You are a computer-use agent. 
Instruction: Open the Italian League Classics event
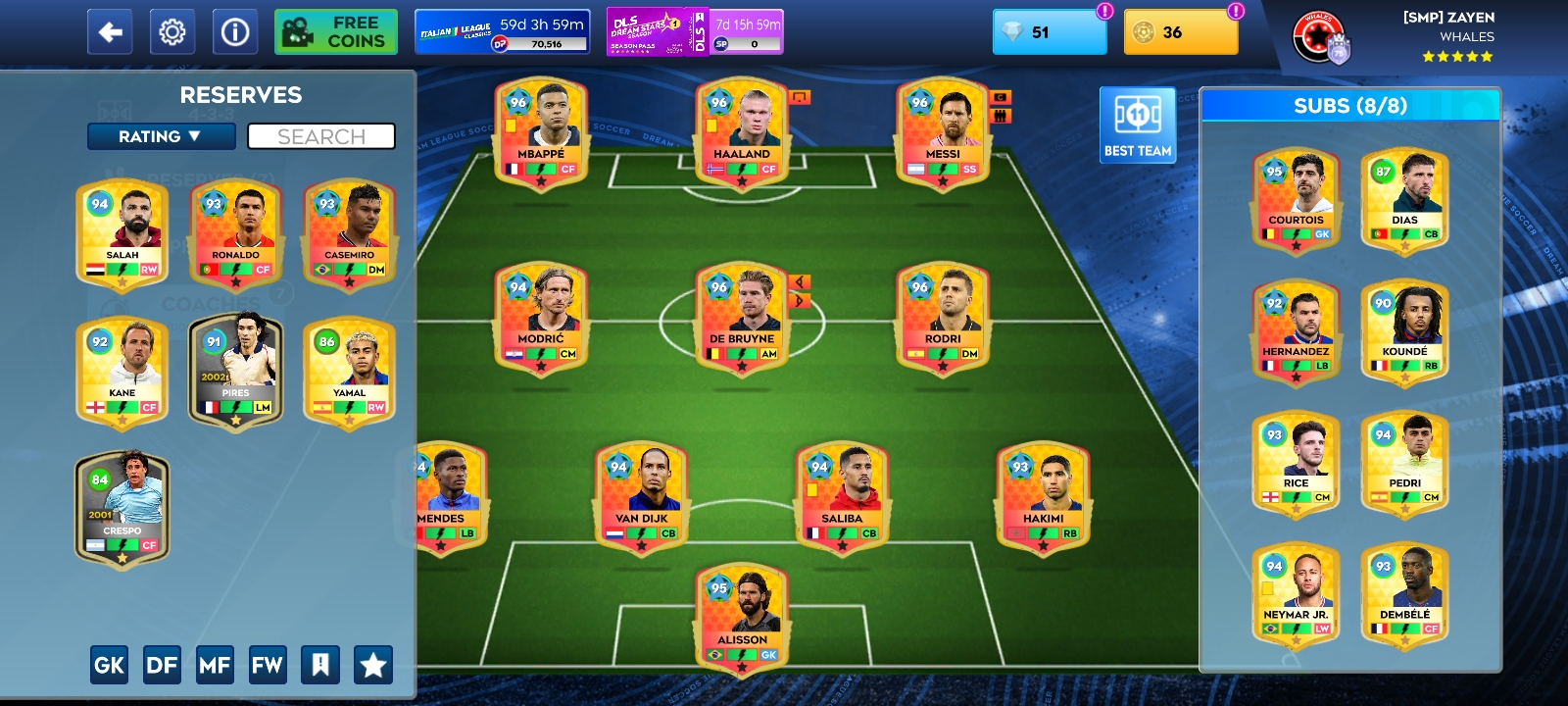coord(500,30)
